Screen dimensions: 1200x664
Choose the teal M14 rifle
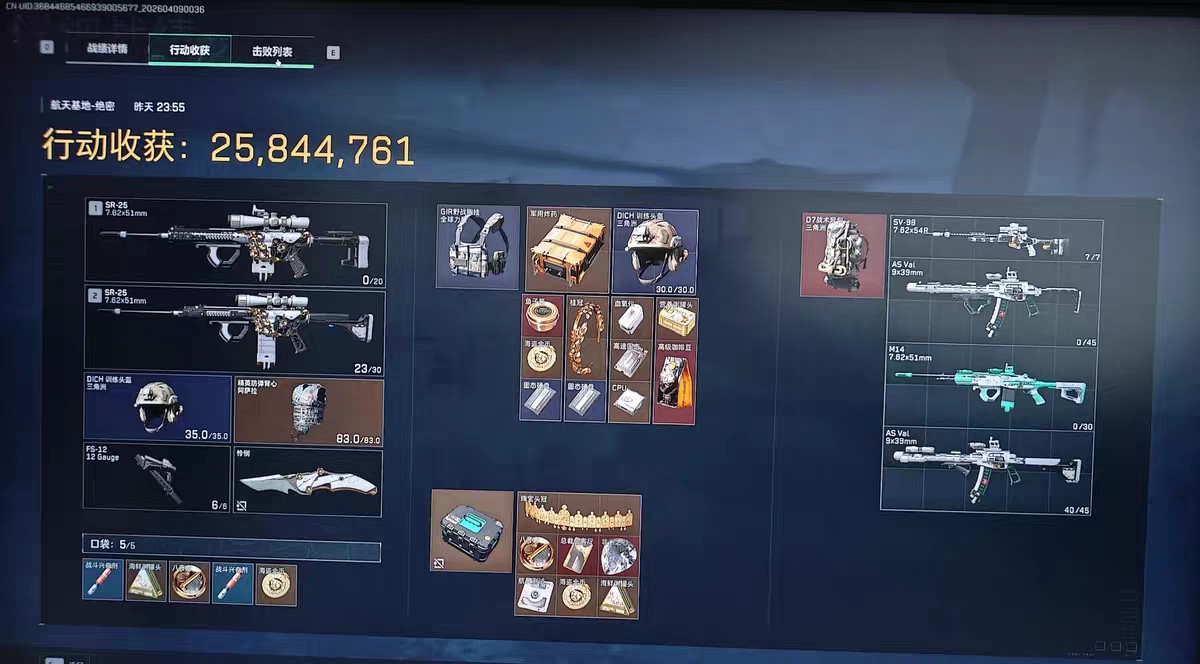pyautogui.click(x=995, y=386)
